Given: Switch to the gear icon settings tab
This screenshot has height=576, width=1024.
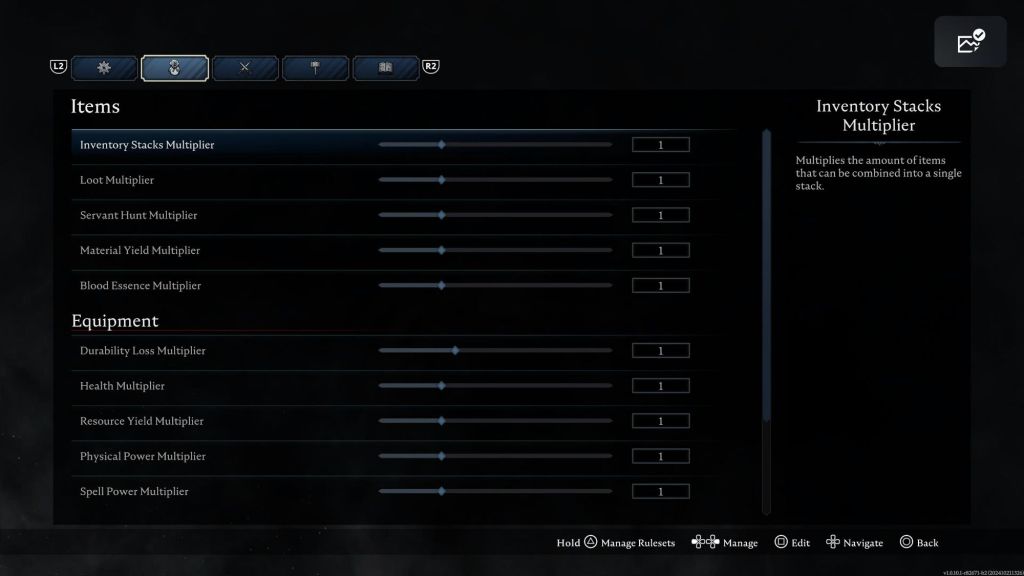Looking at the screenshot, I should 104,68.
